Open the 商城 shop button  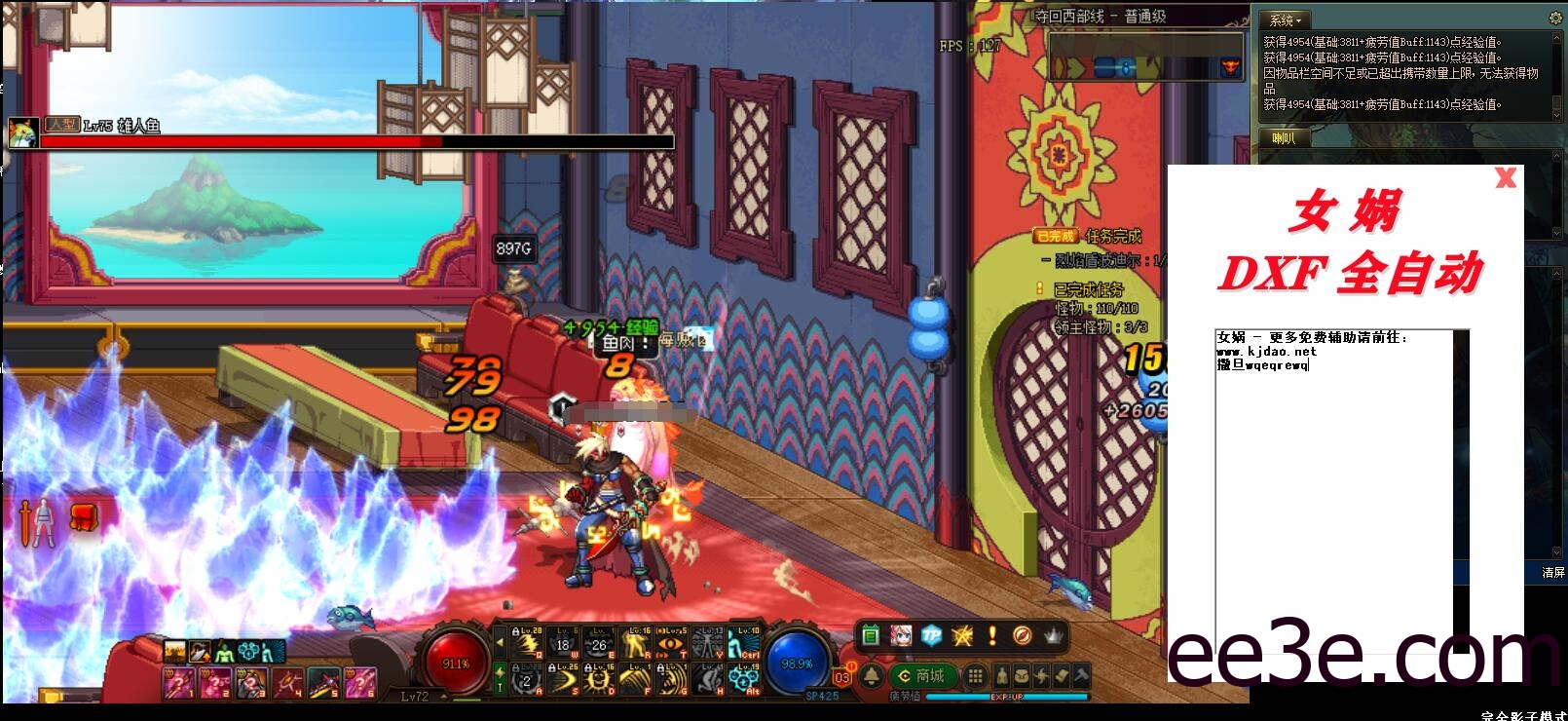coord(921,676)
